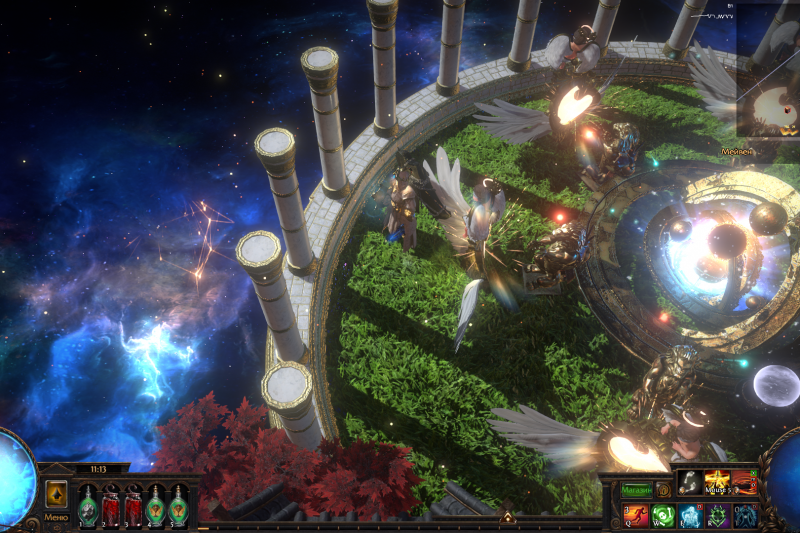Select the red swirling skill icon
The image size is (800, 533).
746,482
